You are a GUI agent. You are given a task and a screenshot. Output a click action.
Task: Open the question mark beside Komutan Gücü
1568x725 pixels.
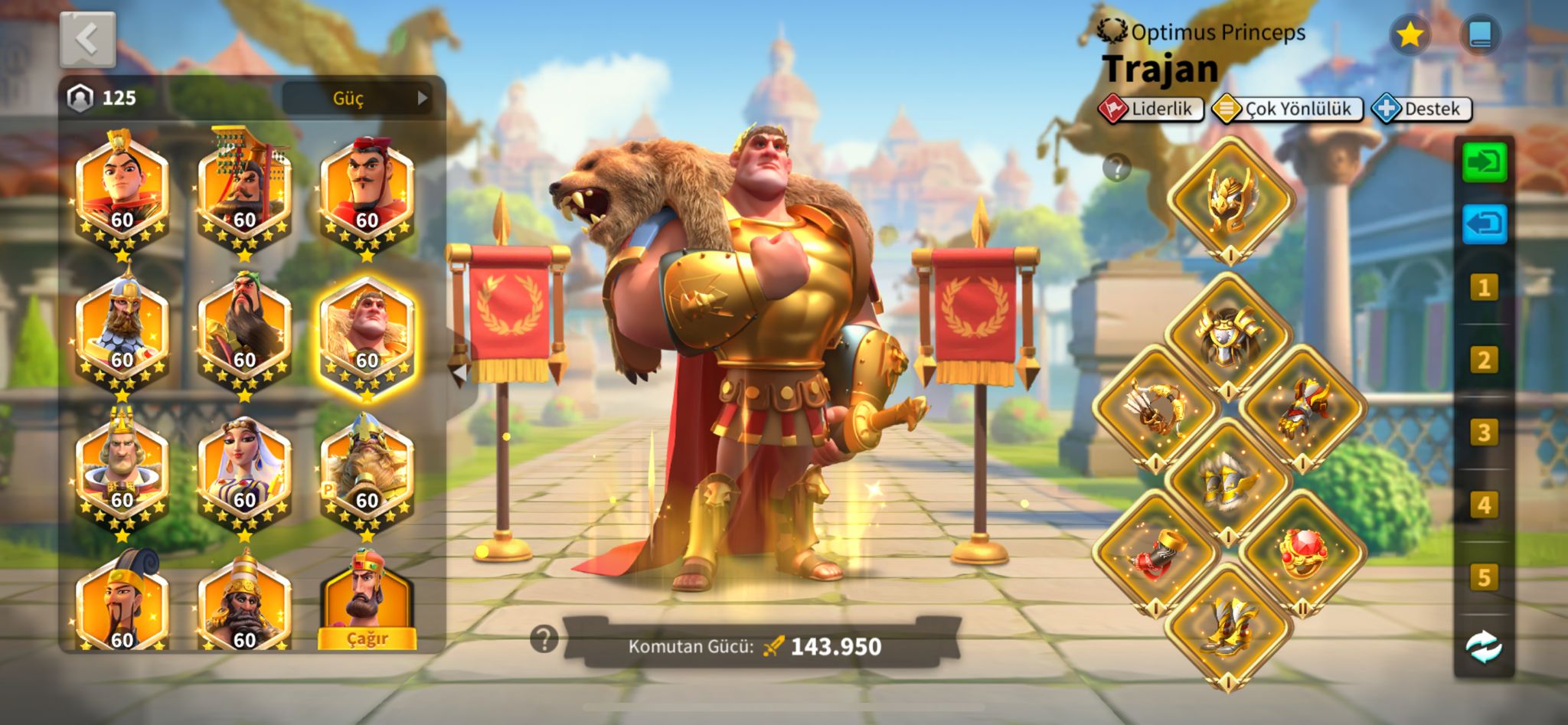tap(544, 638)
